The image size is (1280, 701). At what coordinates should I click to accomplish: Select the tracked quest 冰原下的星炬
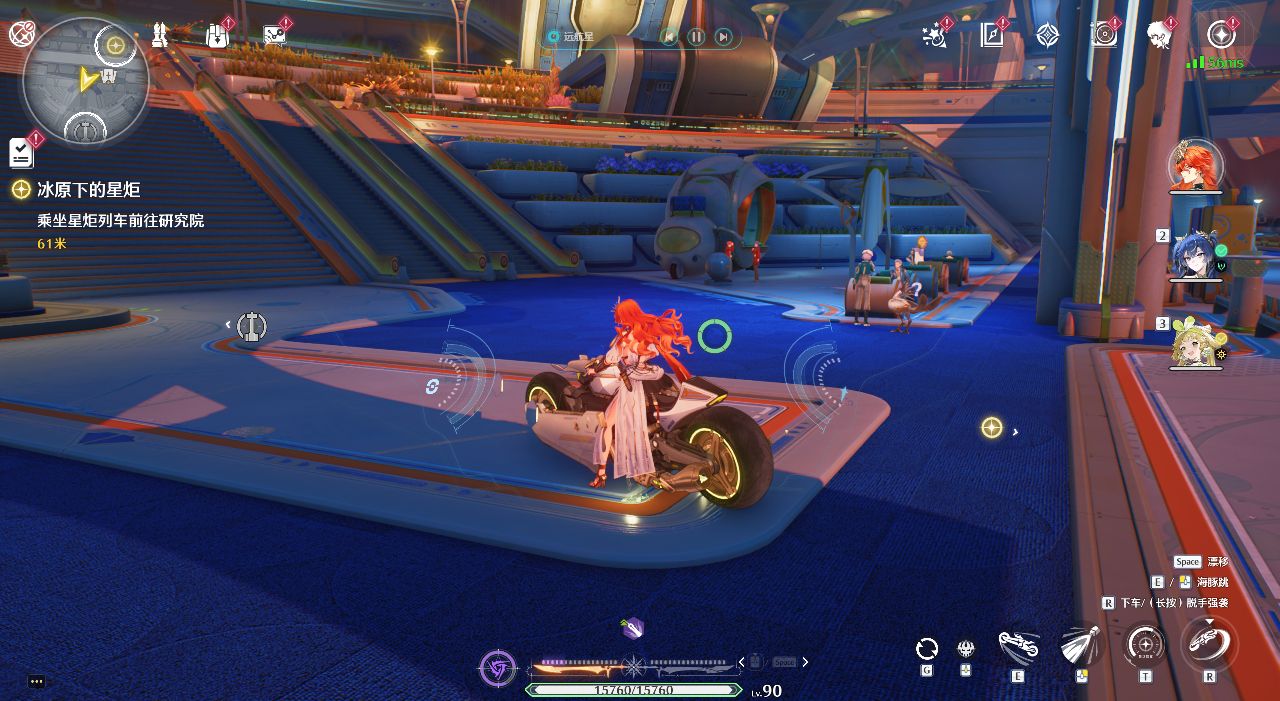[x=88, y=190]
